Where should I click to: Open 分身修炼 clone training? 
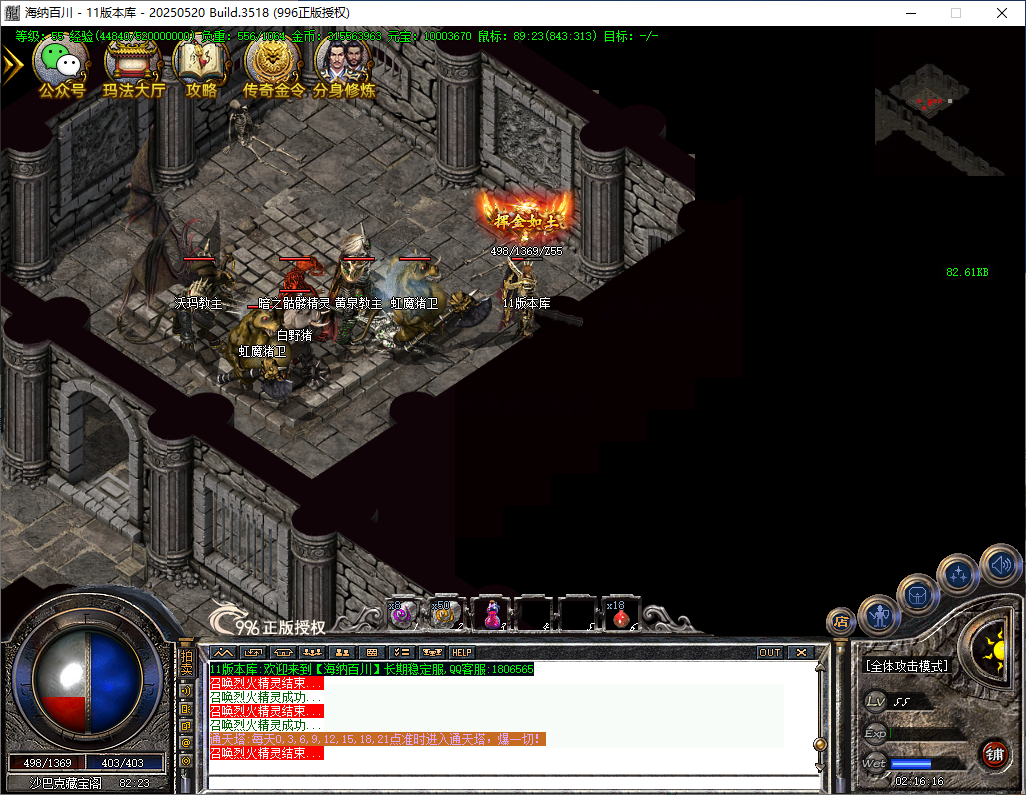coord(343,64)
